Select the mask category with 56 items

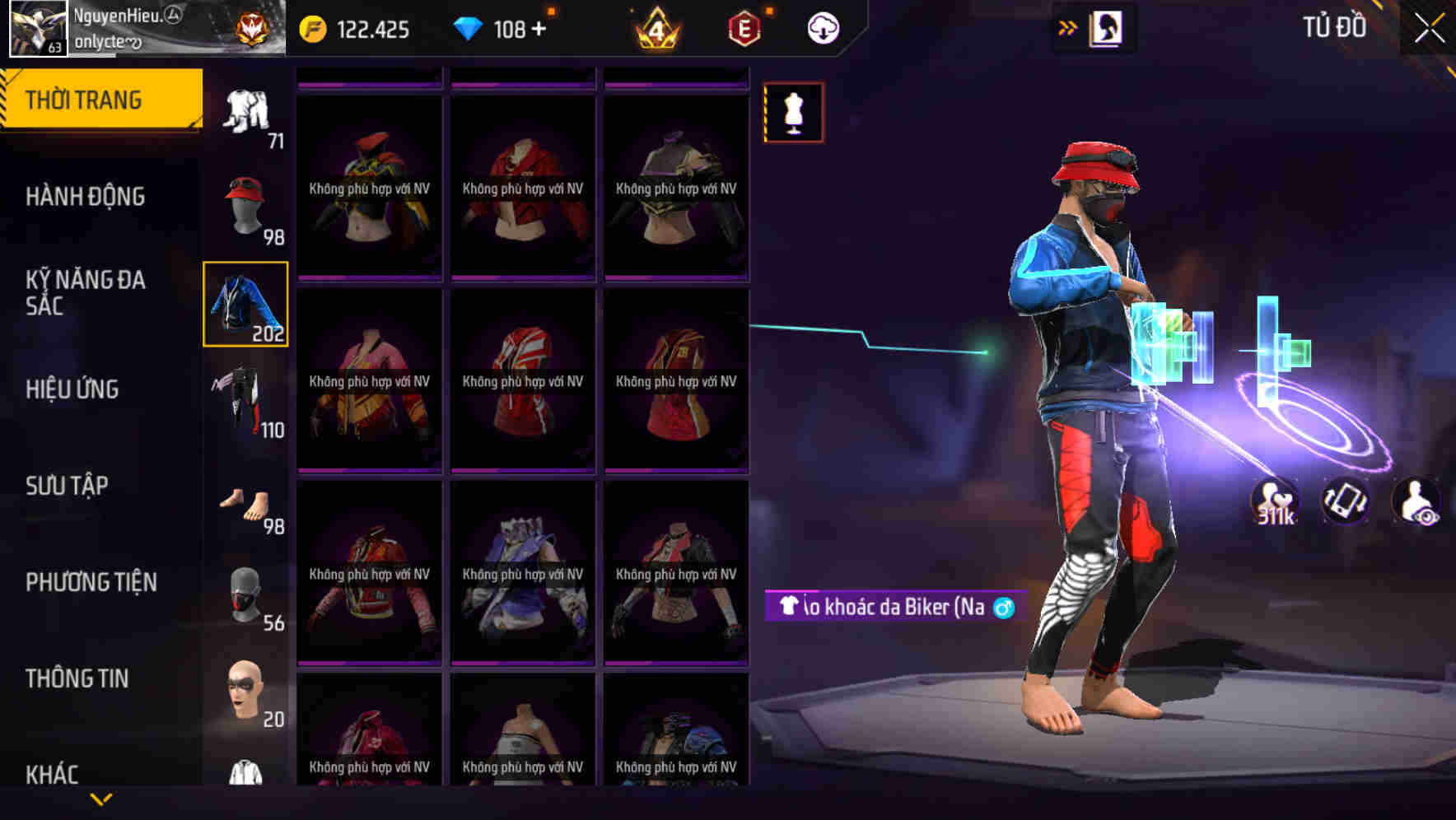click(245, 597)
